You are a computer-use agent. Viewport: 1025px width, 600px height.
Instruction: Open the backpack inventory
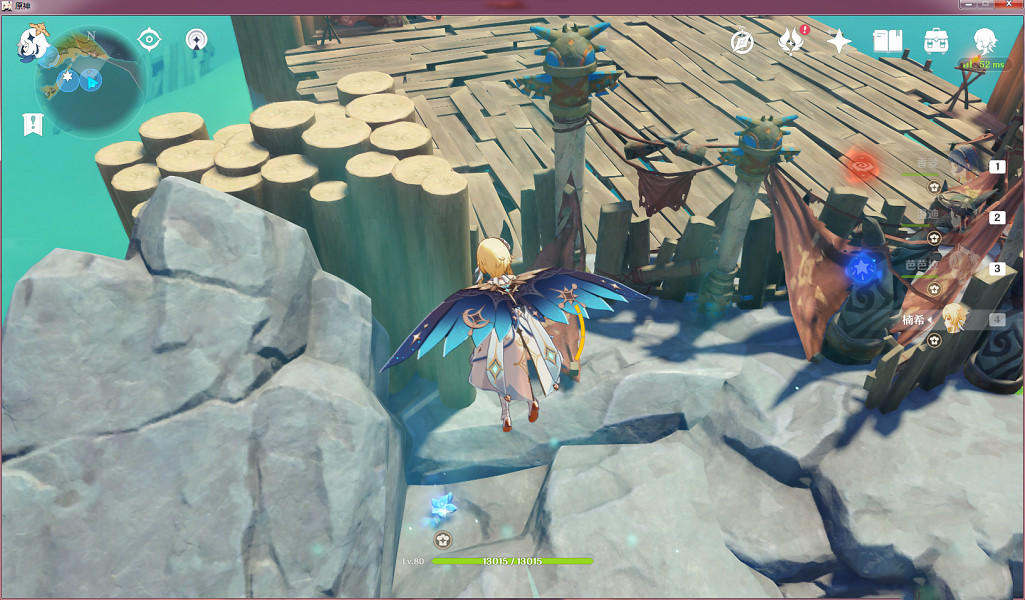pos(936,41)
